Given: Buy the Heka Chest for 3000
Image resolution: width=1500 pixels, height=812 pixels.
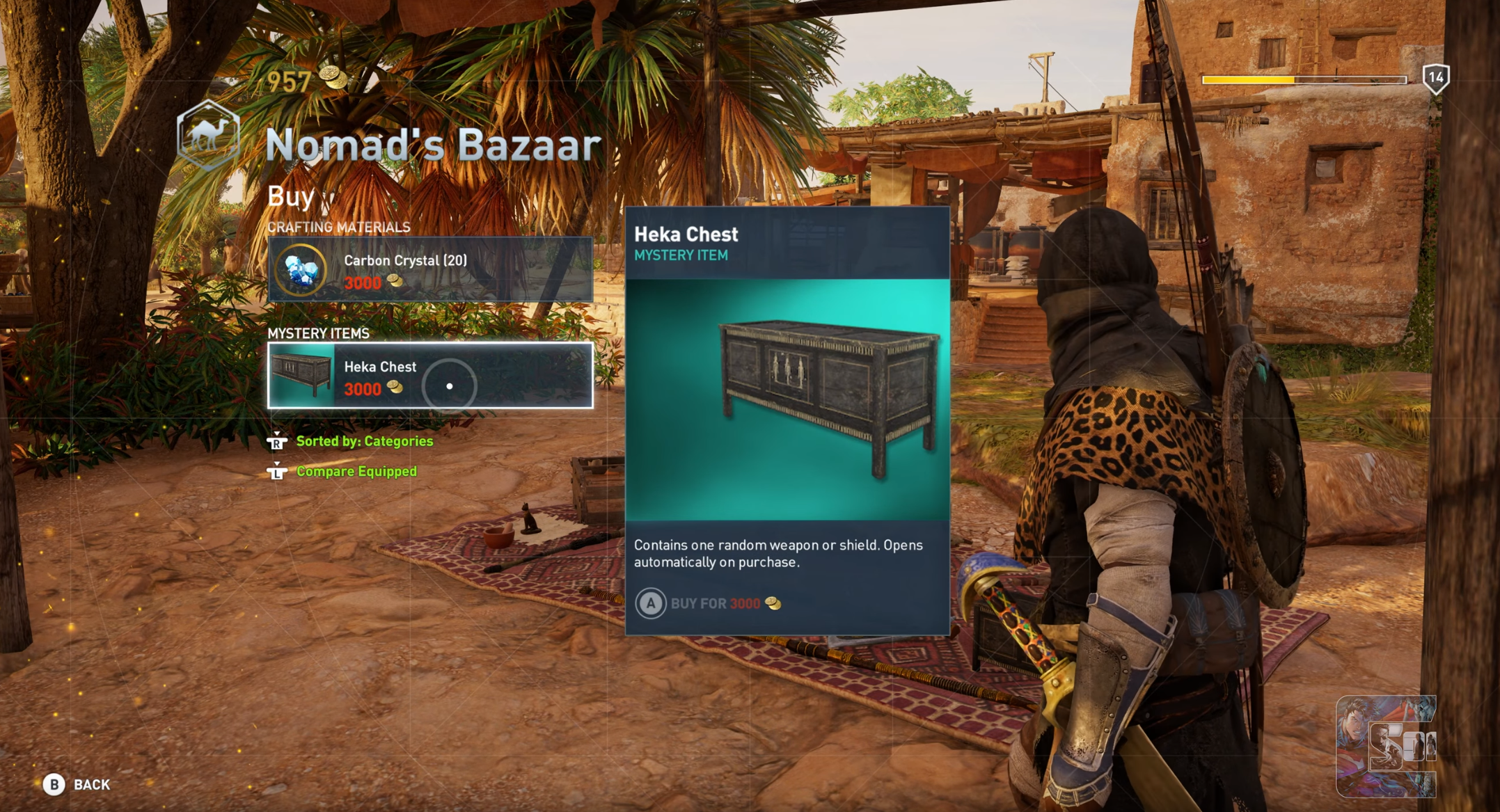Looking at the screenshot, I should 707,603.
